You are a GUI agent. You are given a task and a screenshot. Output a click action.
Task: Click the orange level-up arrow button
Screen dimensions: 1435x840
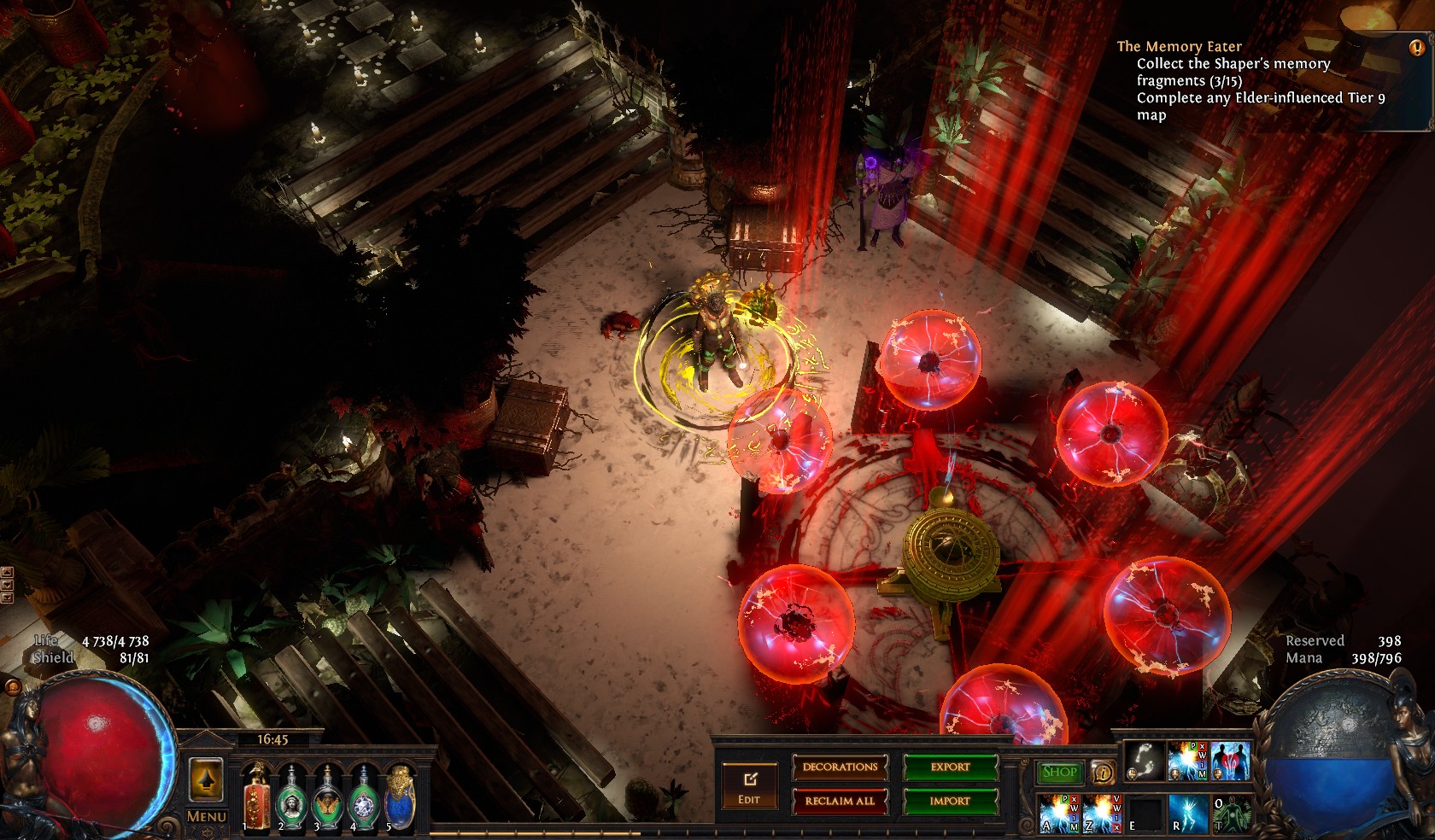(x=206, y=779)
